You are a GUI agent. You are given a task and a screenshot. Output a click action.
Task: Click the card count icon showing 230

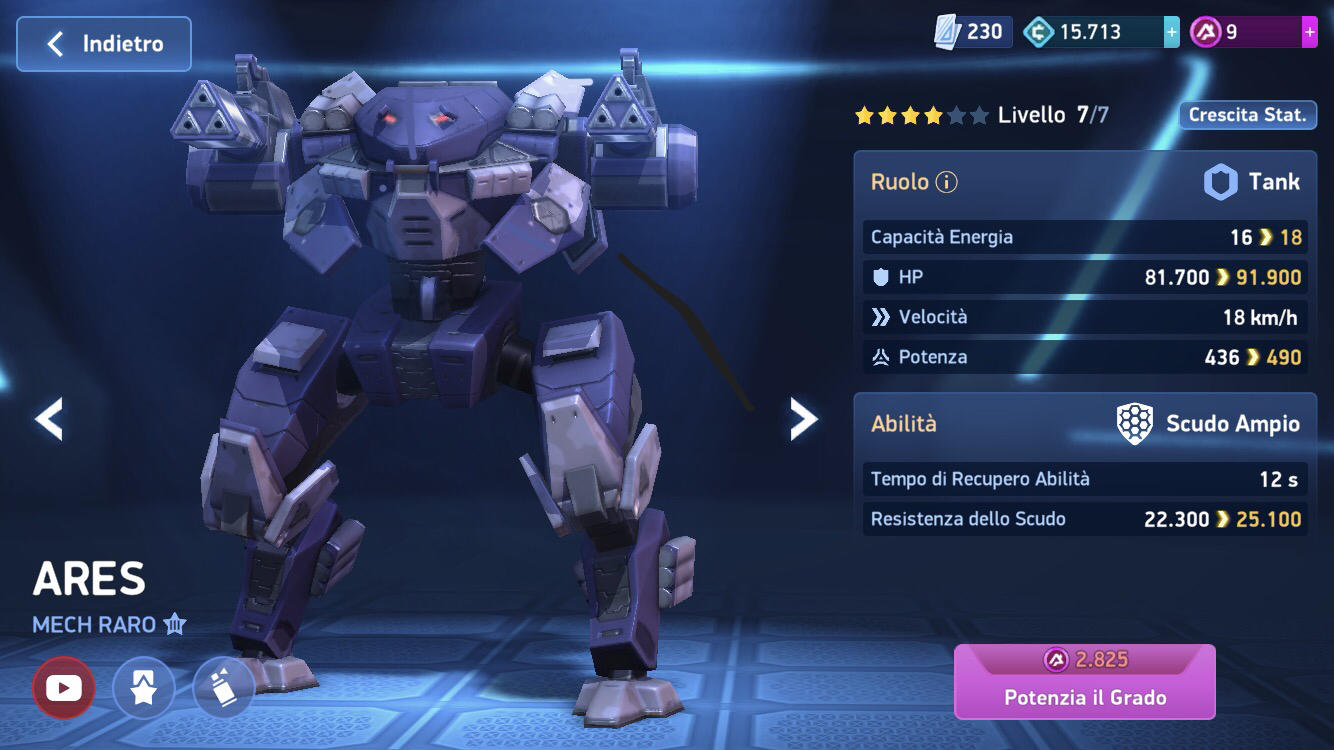pos(944,30)
